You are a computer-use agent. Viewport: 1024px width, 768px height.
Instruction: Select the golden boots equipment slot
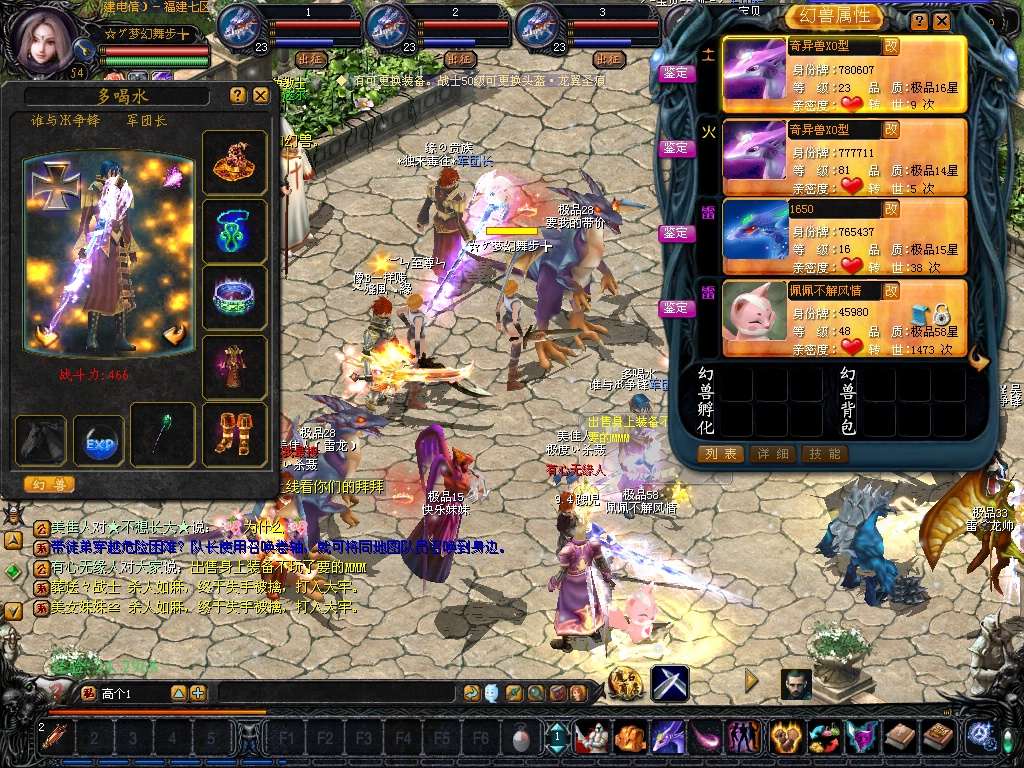[x=235, y=435]
